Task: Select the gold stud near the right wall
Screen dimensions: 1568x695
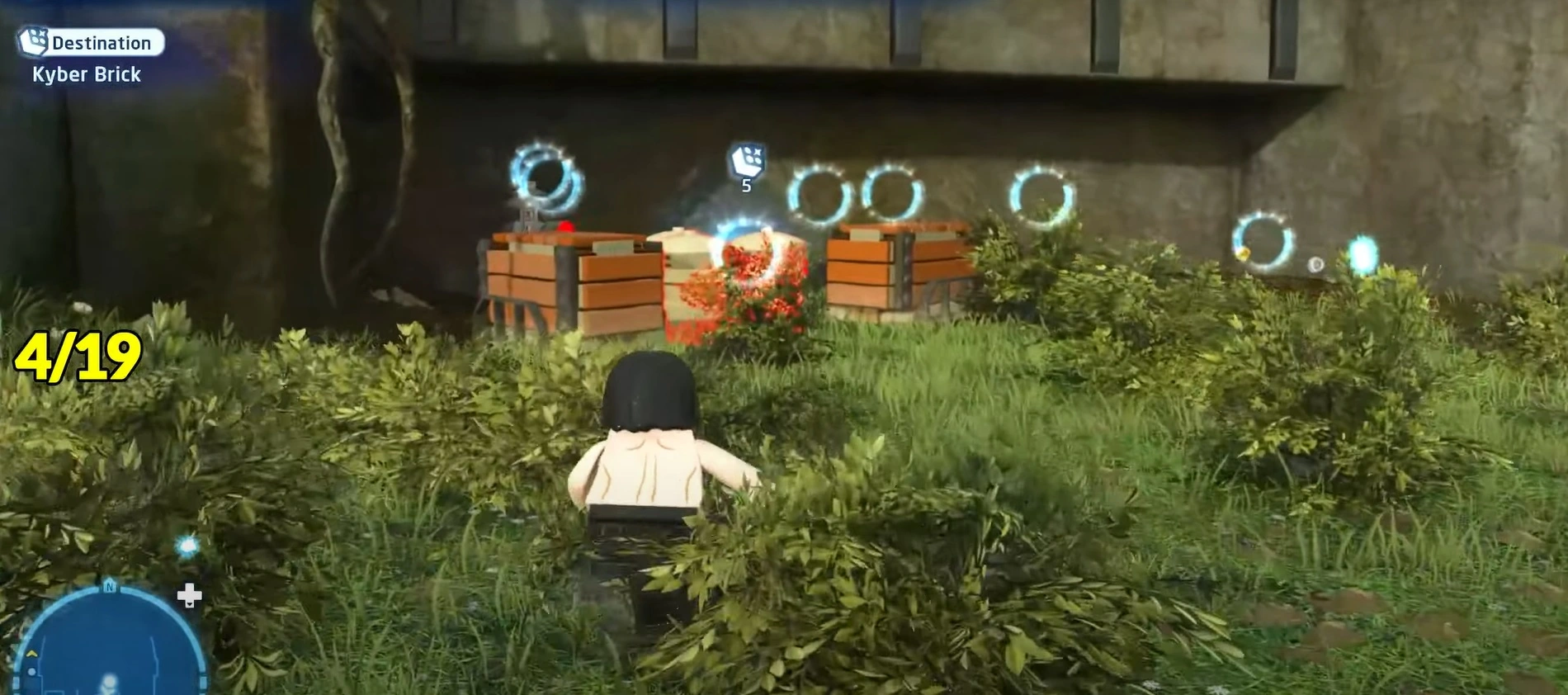Action: click(x=1244, y=253)
